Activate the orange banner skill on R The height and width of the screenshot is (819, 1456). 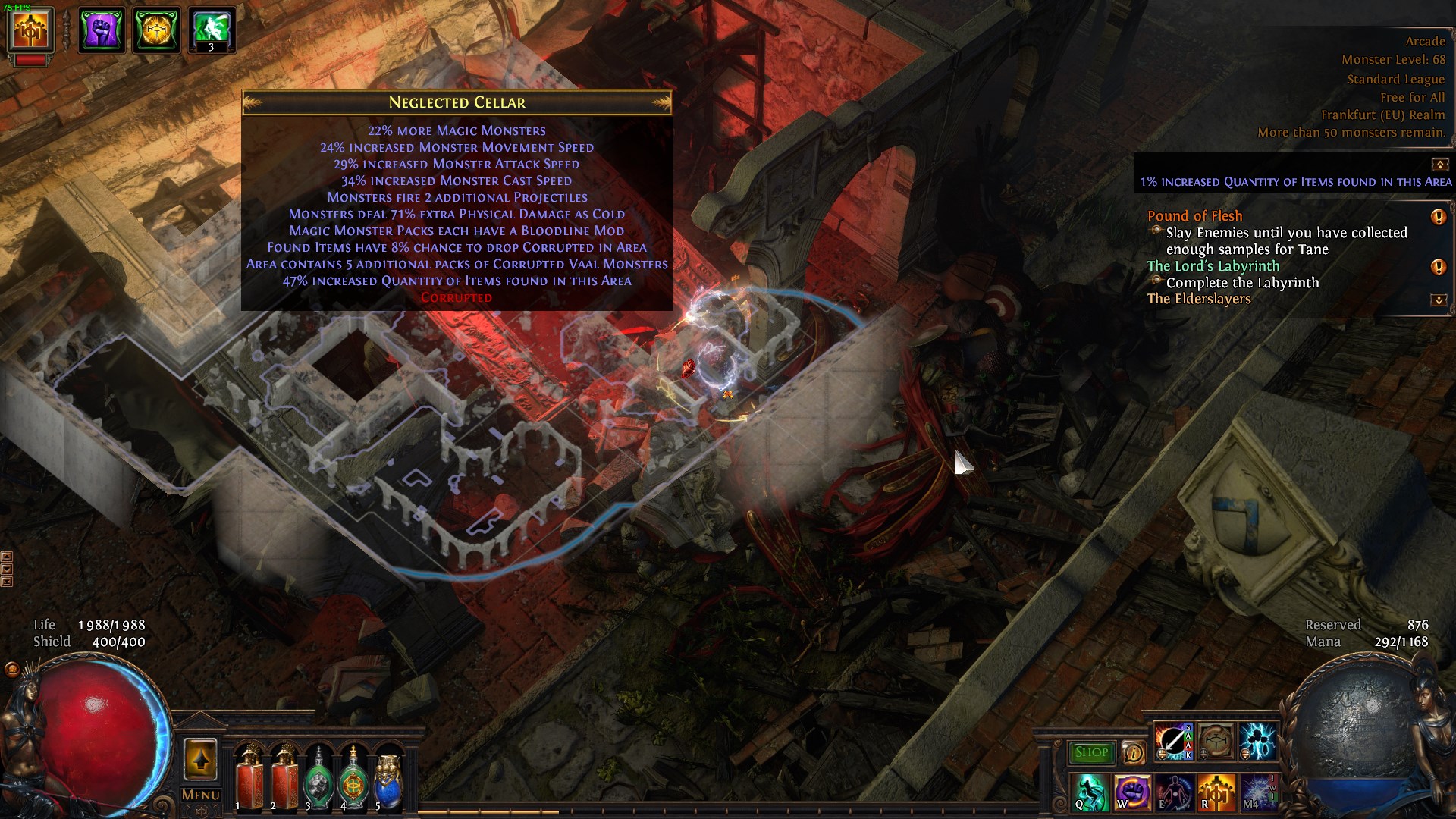pyautogui.click(x=1215, y=792)
